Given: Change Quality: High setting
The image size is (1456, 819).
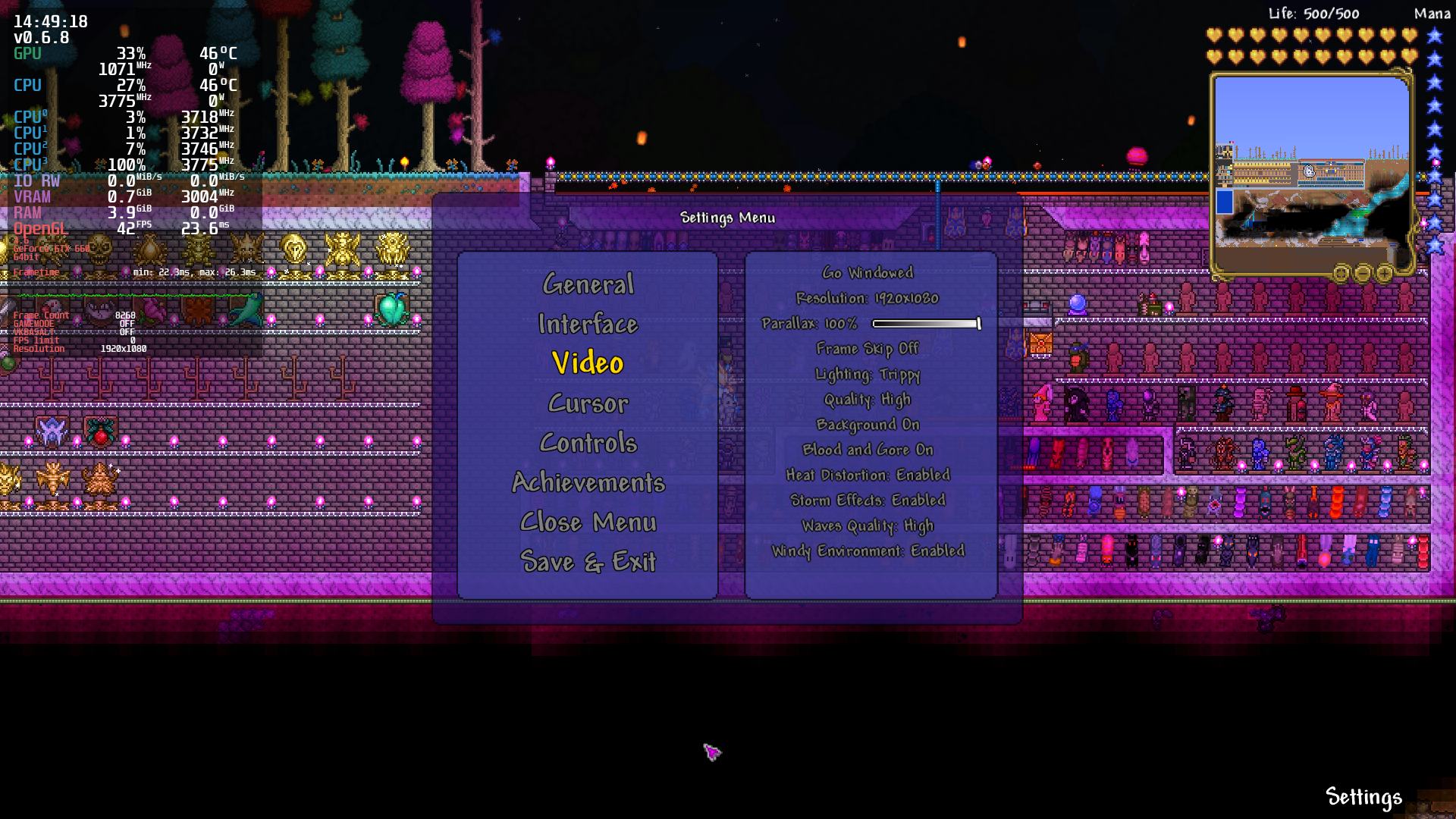Looking at the screenshot, I should 867,400.
